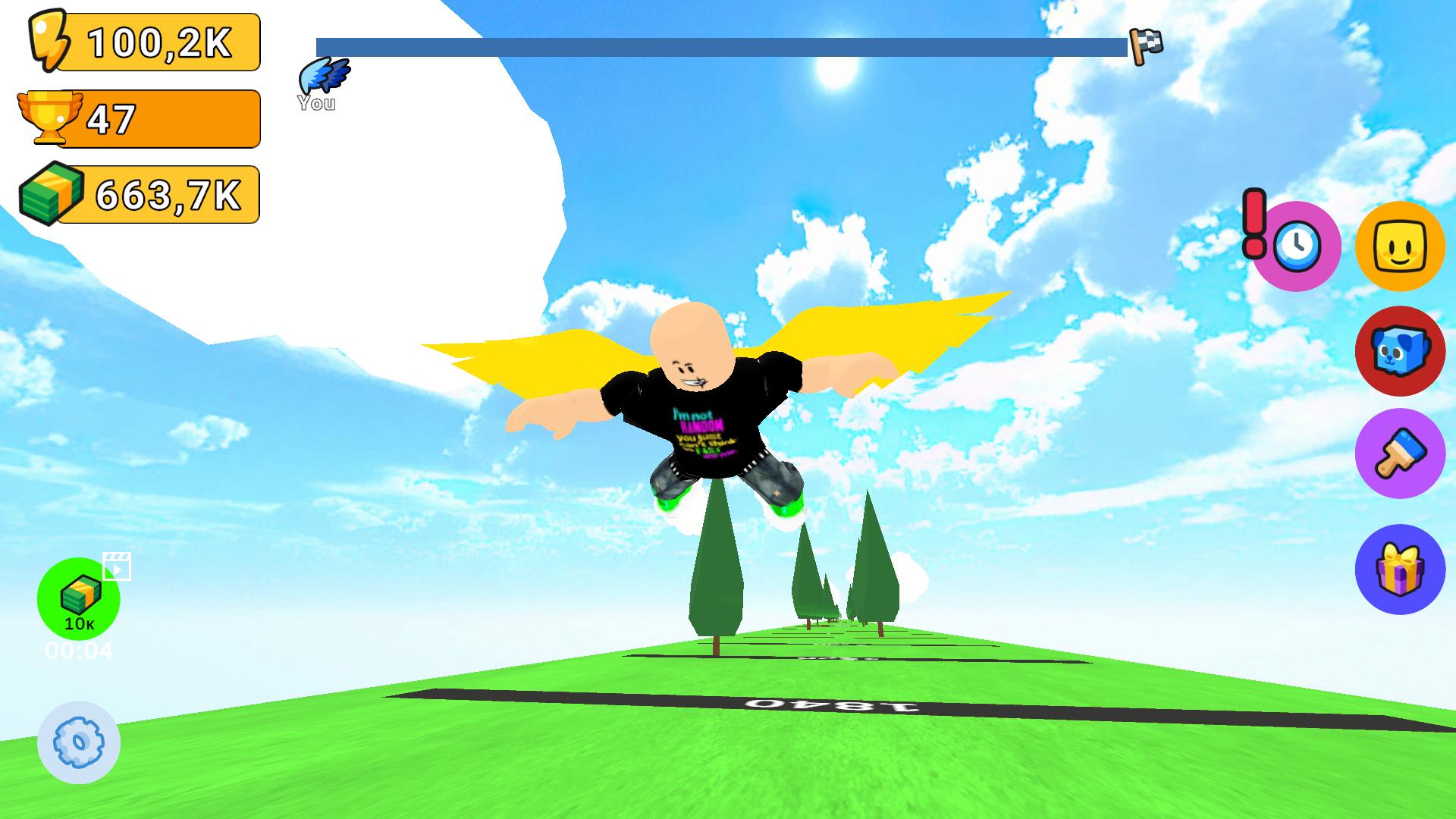Click the 00:04 countdown timer
Image resolution: width=1456 pixels, height=819 pixels.
78,648
